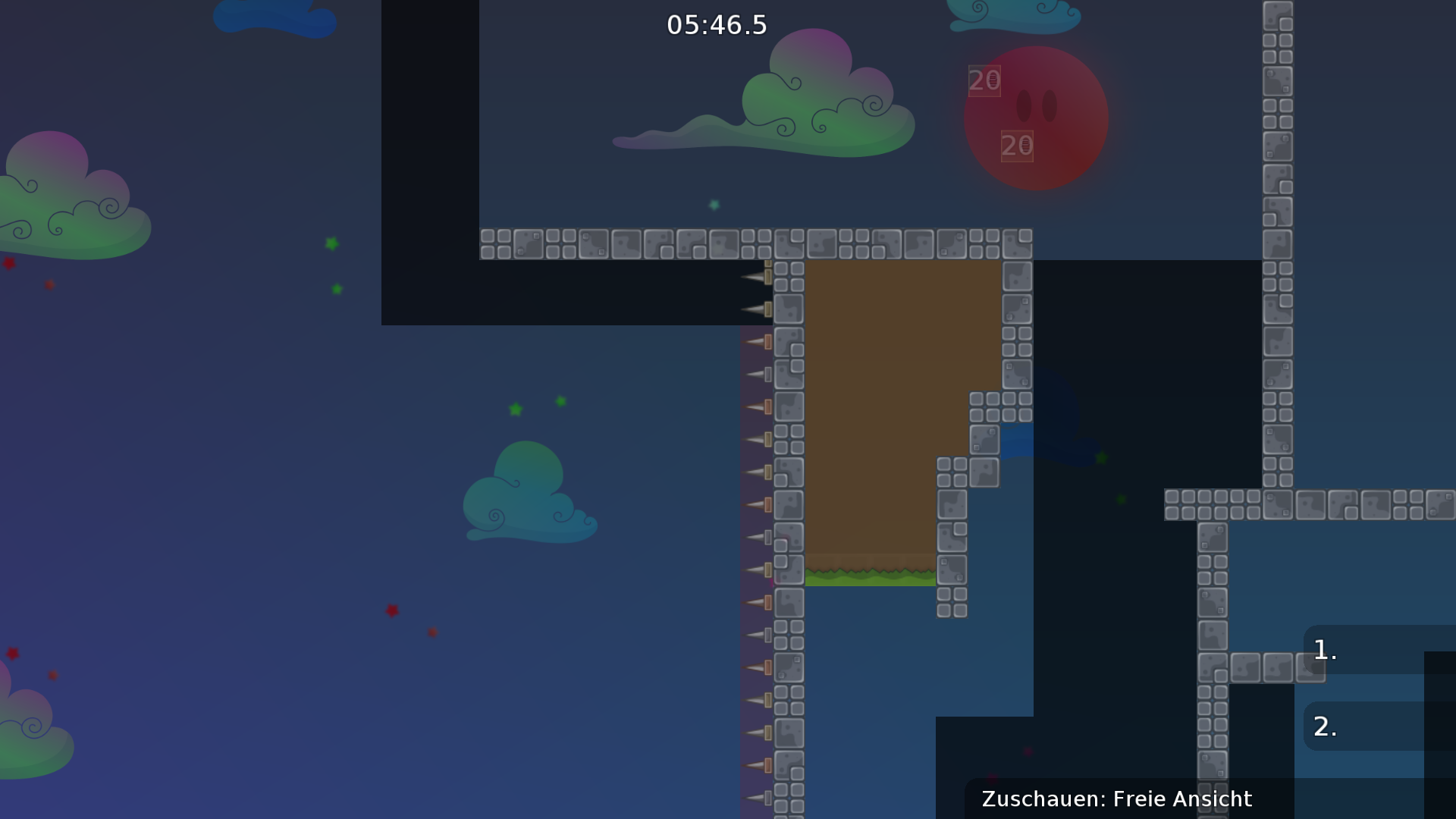Viewport: 1456px width, 819px height.
Task: Click the teal star above the stone platform
Action: tap(714, 203)
